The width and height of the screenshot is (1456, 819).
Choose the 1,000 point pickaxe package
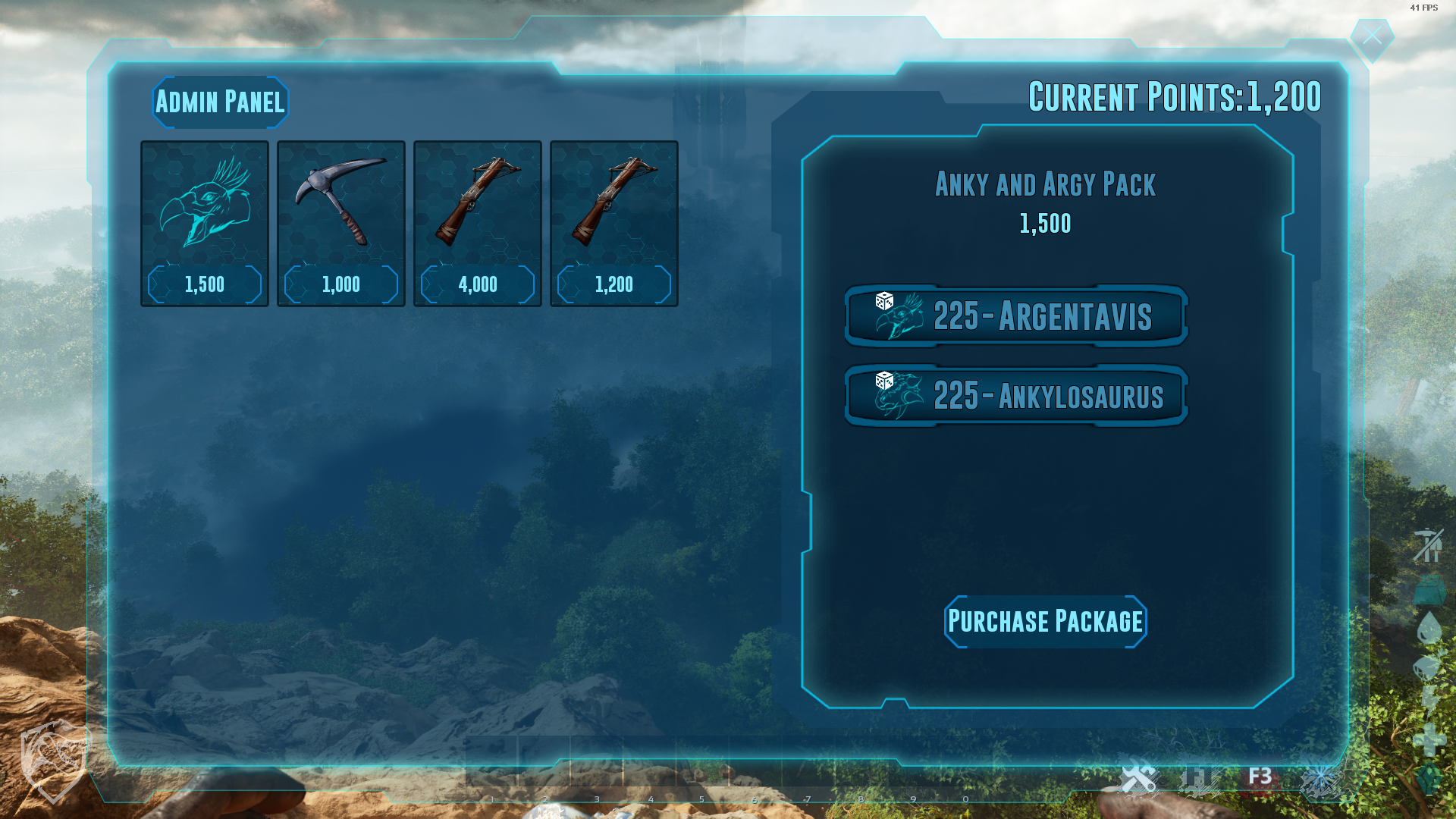(x=341, y=224)
